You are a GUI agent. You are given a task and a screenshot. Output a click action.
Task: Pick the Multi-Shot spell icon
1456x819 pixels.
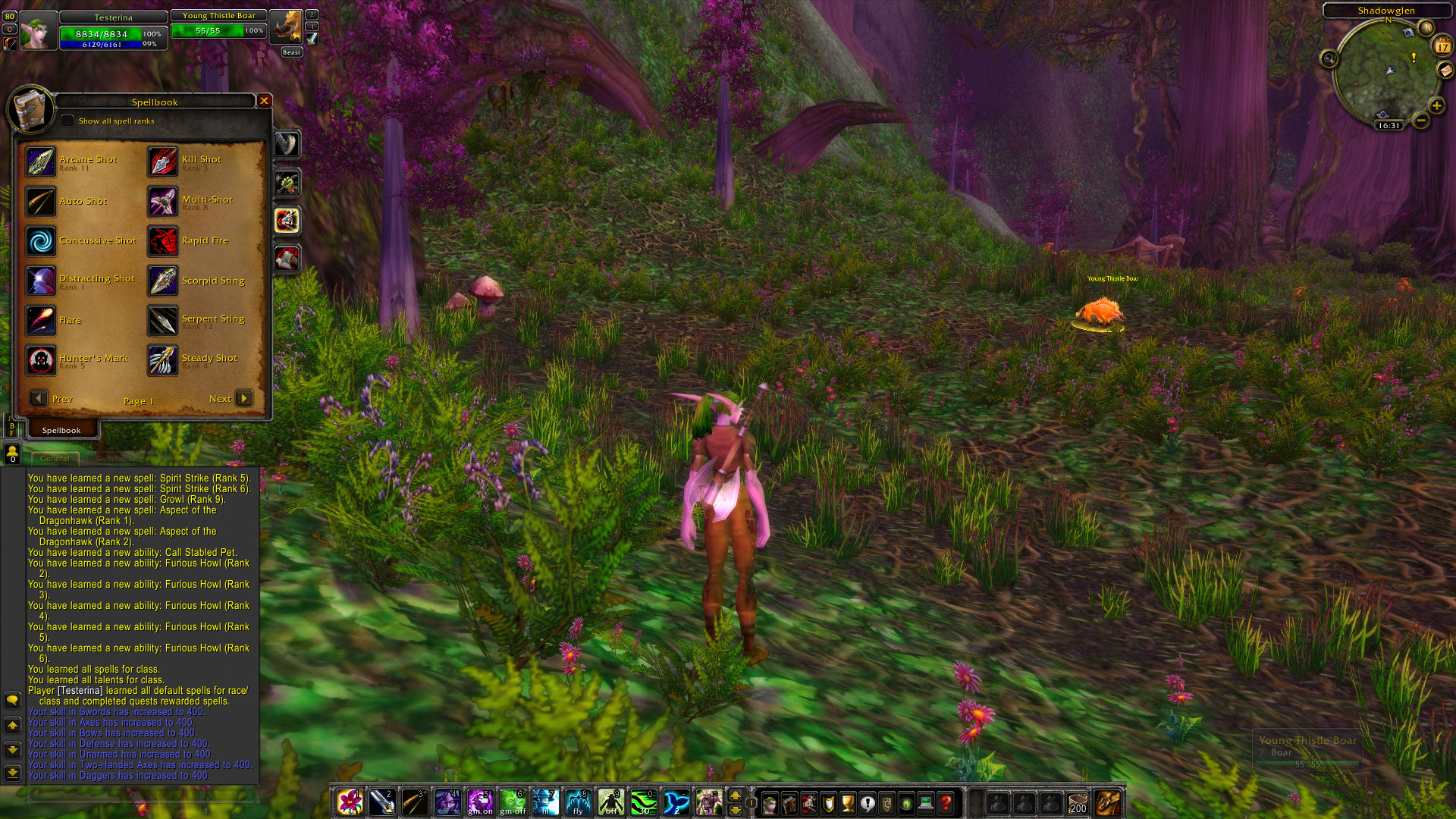point(163,202)
